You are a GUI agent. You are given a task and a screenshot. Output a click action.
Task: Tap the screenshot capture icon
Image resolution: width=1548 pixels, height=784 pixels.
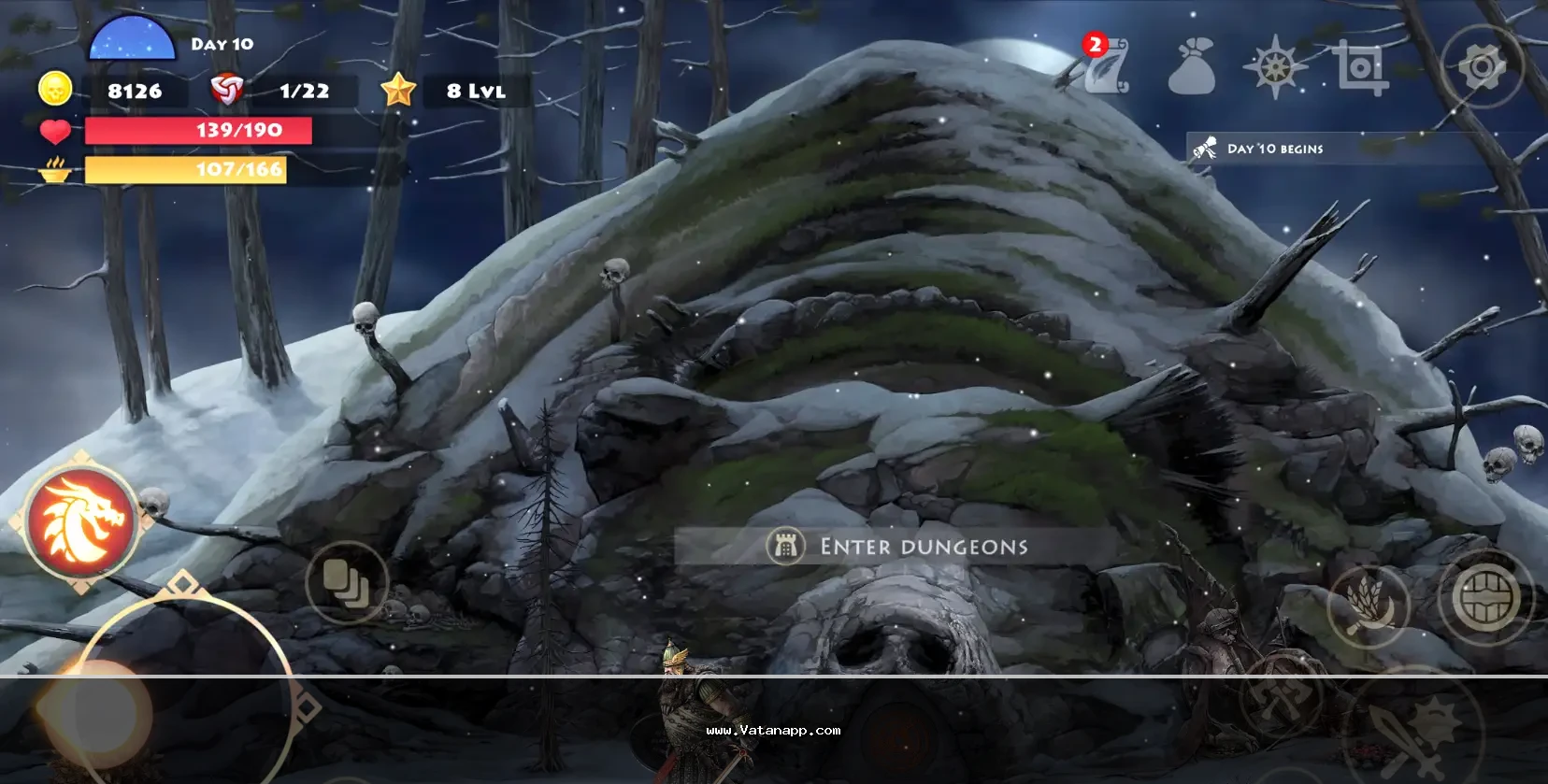click(x=1358, y=66)
